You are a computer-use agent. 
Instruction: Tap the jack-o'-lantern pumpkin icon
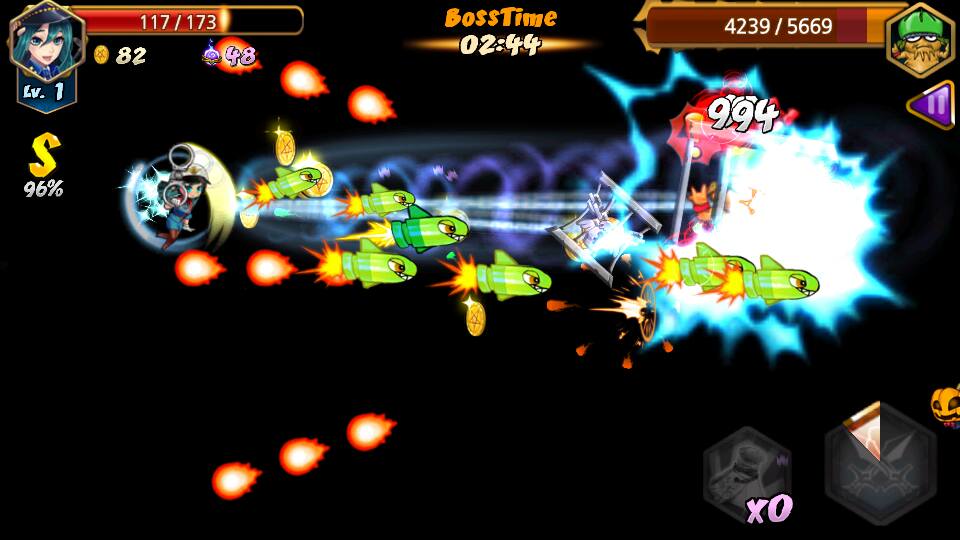click(945, 405)
